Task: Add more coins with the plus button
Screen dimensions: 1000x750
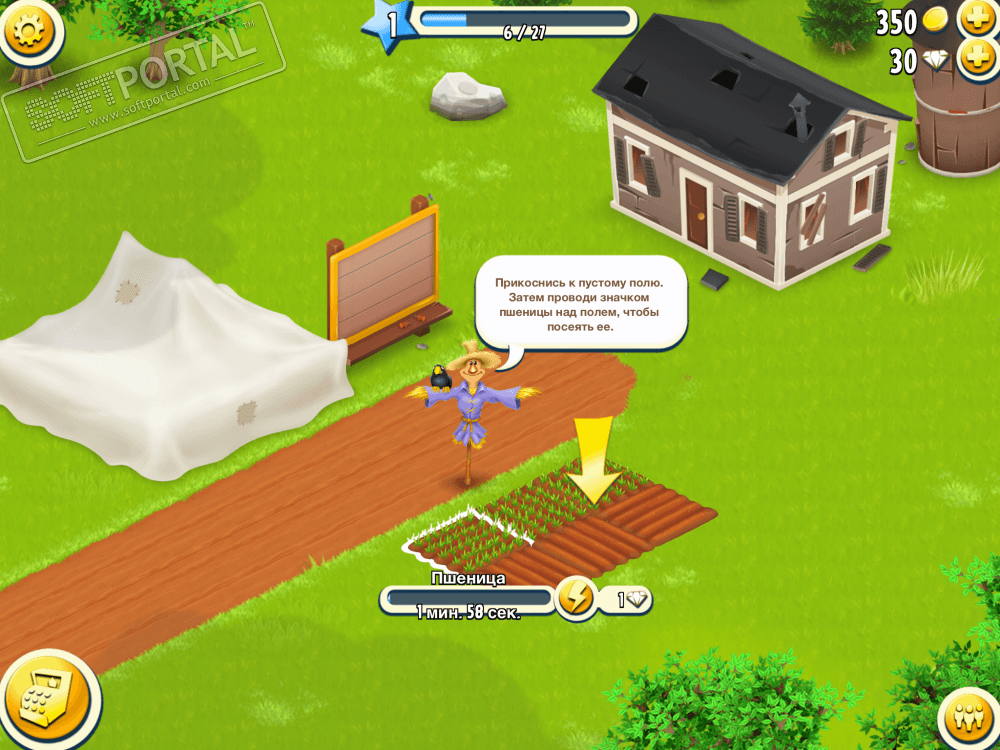Action: pos(976,19)
